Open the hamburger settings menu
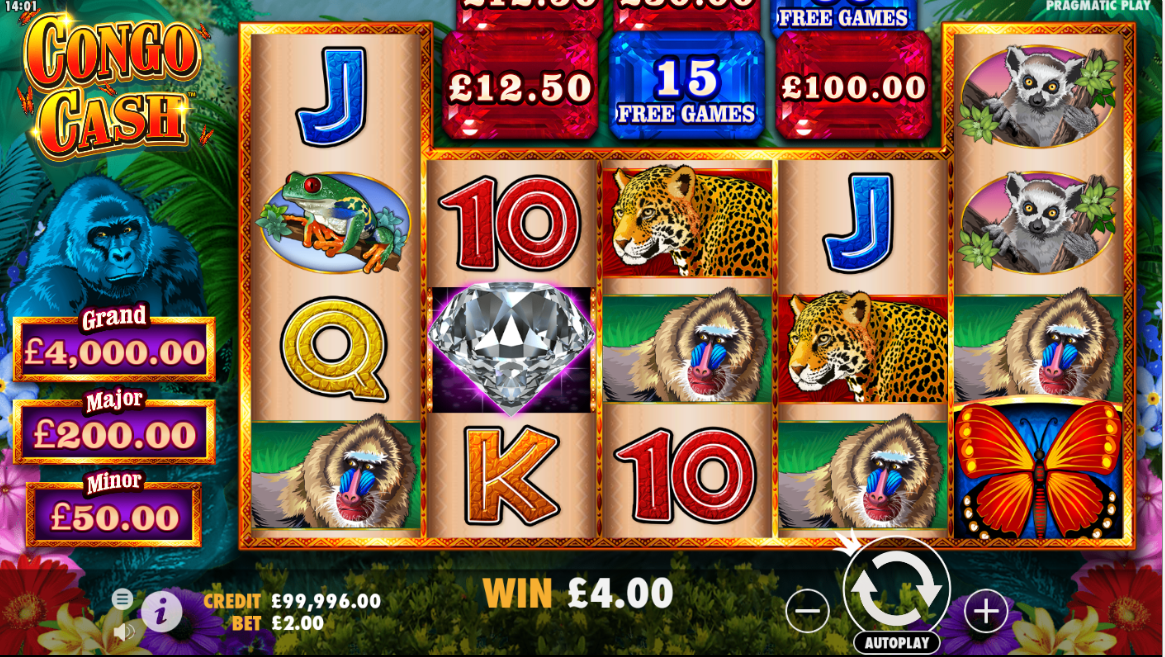Image resolution: width=1165 pixels, height=657 pixels. (x=122, y=599)
